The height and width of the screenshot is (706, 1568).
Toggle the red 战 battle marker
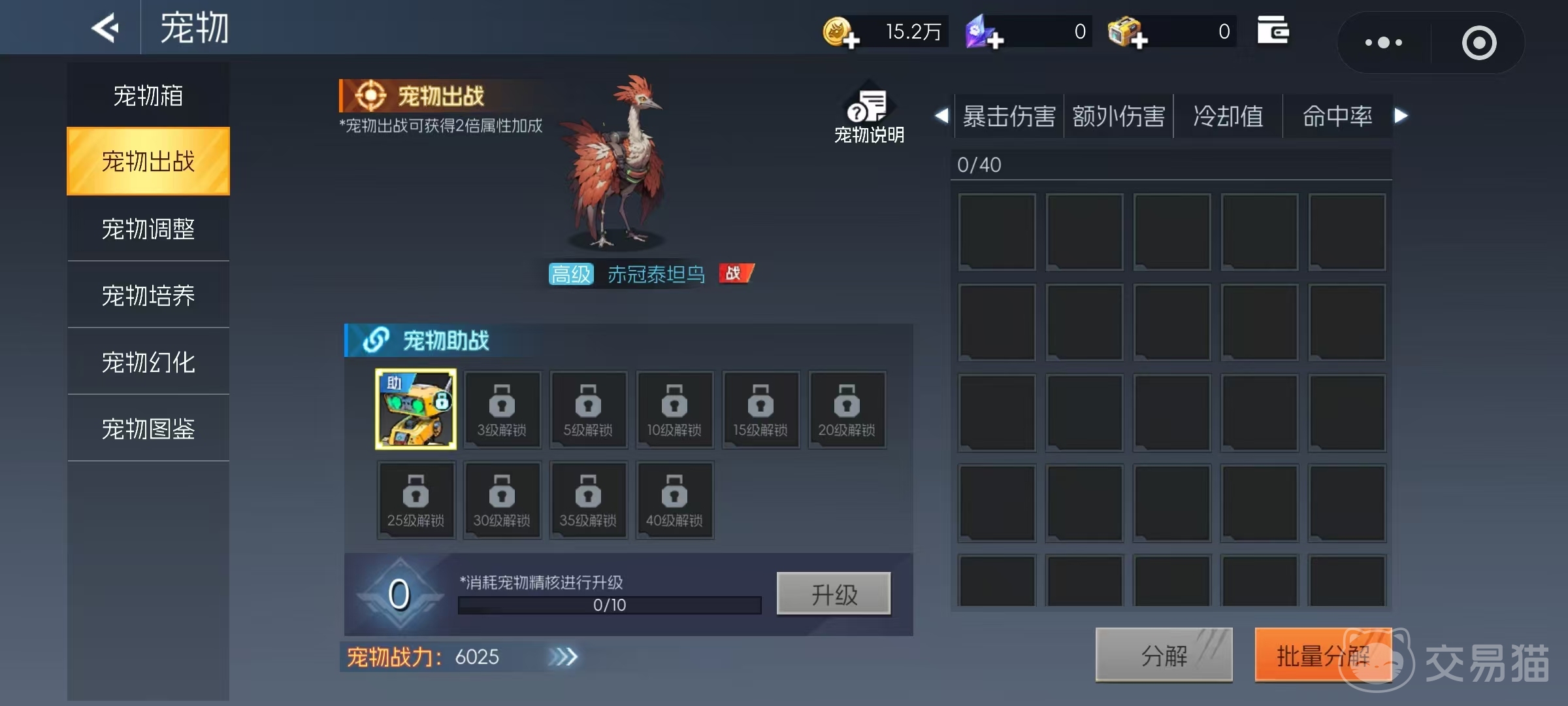[x=736, y=273]
